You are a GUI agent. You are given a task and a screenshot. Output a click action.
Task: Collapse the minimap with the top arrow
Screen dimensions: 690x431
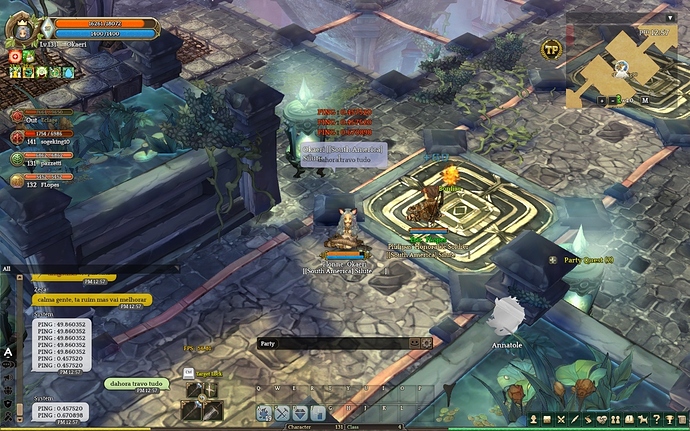point(668,17)
